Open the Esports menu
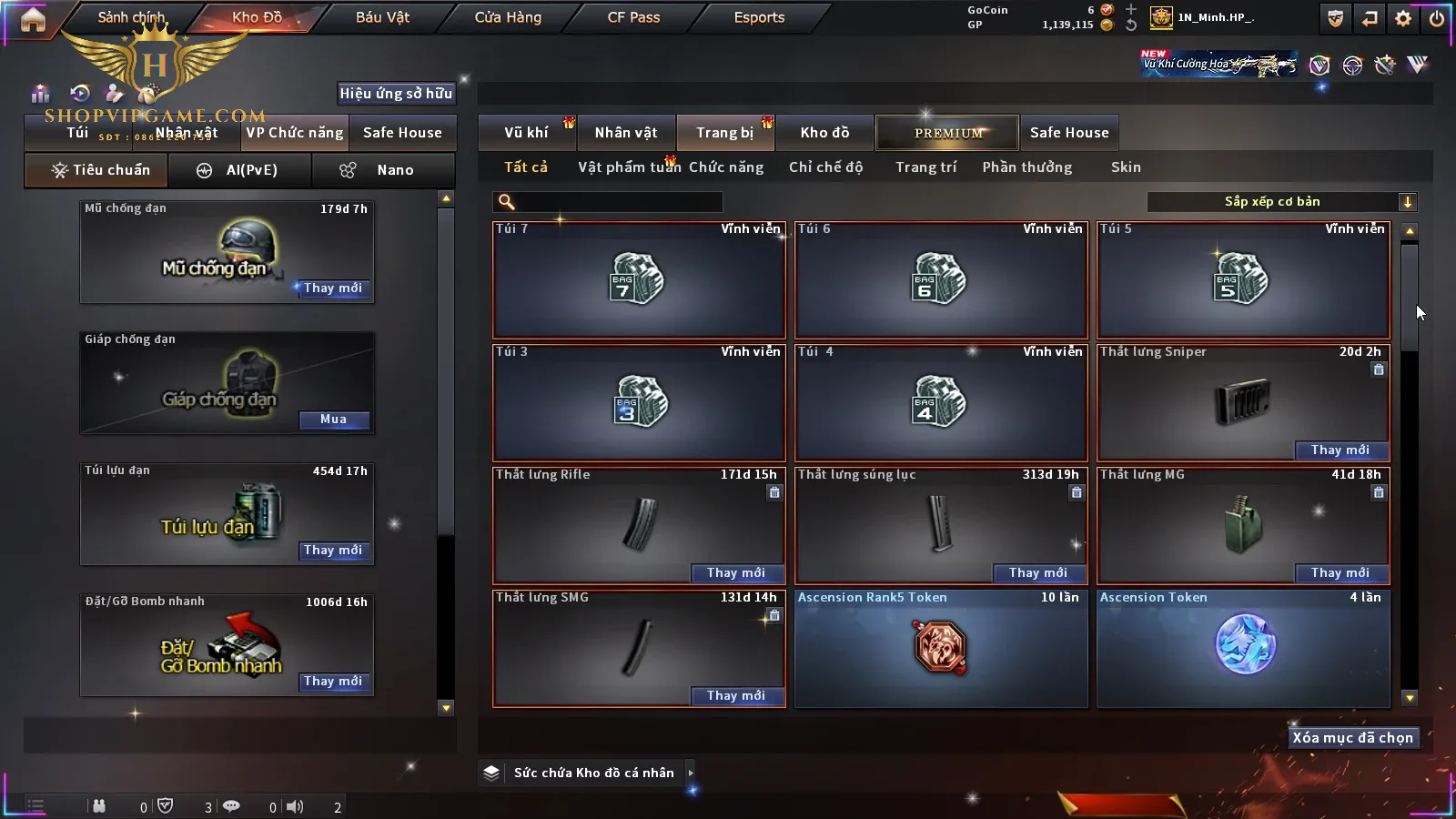Image resolution: width=1456 pixels, height=819 pixels. [759, 17]
